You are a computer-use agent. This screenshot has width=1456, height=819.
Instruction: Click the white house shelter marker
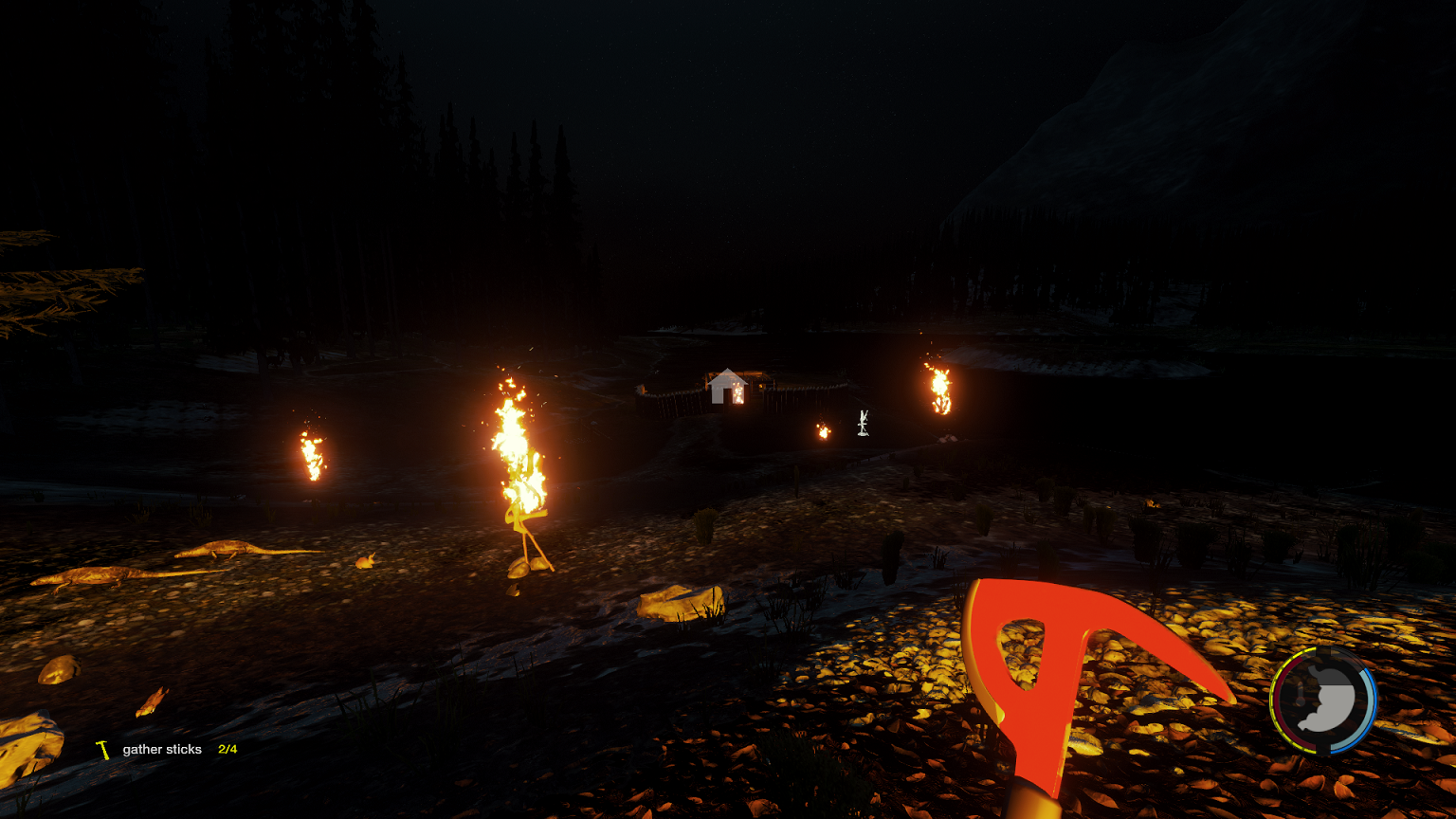[x=726, y=387]
